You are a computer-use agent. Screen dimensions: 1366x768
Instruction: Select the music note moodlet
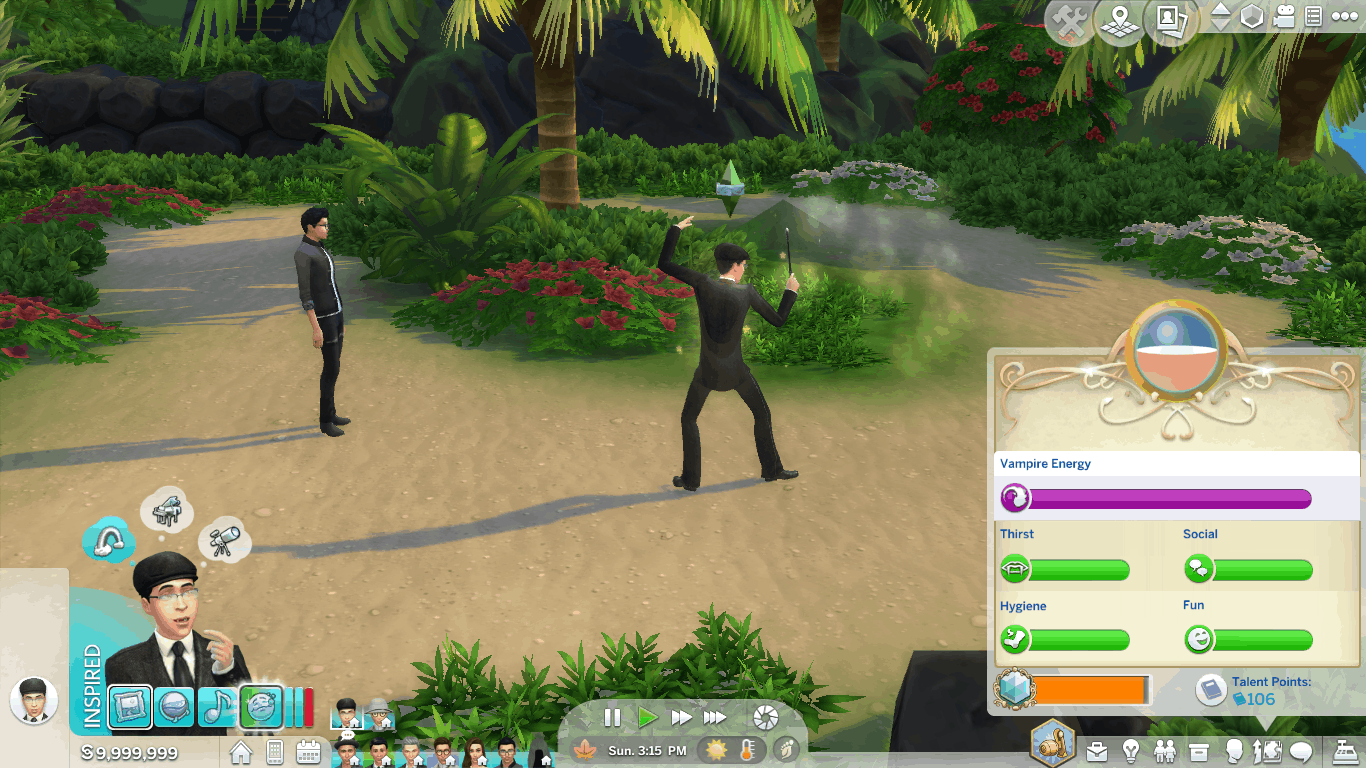click(217, 706)
